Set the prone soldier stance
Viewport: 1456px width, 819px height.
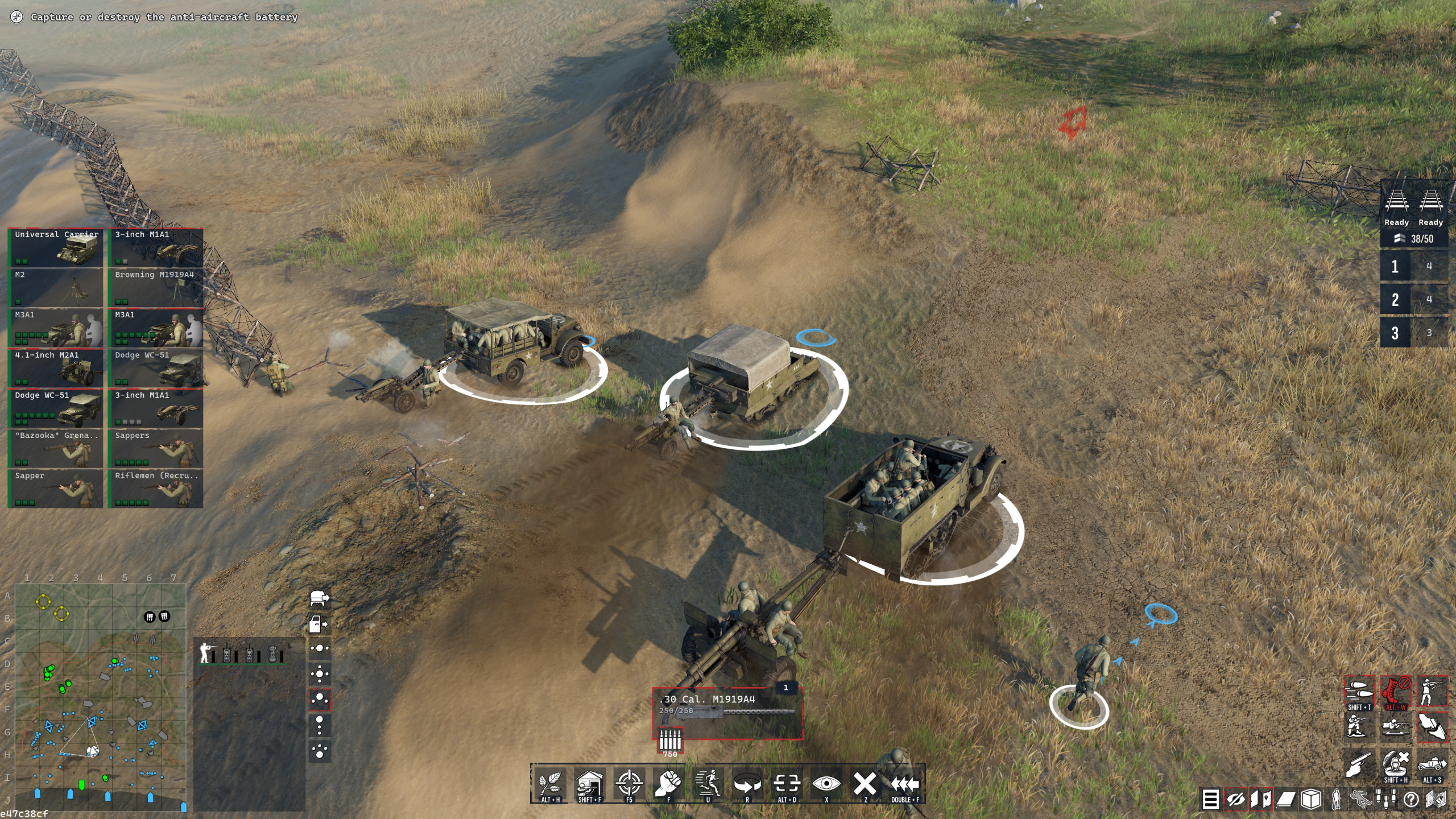click(x=1396, y=727)
